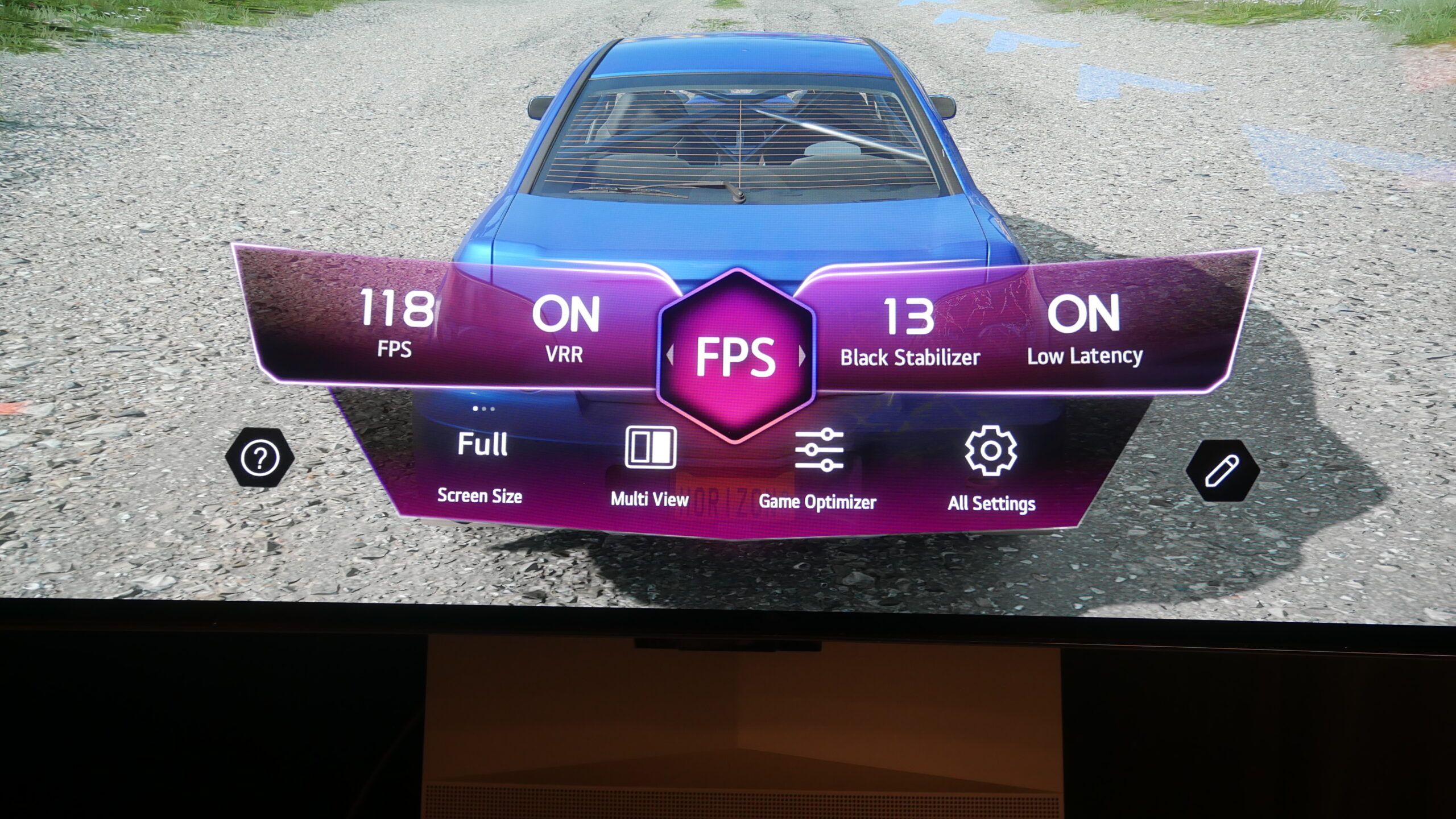Viewport: 1456px width, 819px height.
Task: Click the pencil edit icon
Action: click(x=1222, y=471)
